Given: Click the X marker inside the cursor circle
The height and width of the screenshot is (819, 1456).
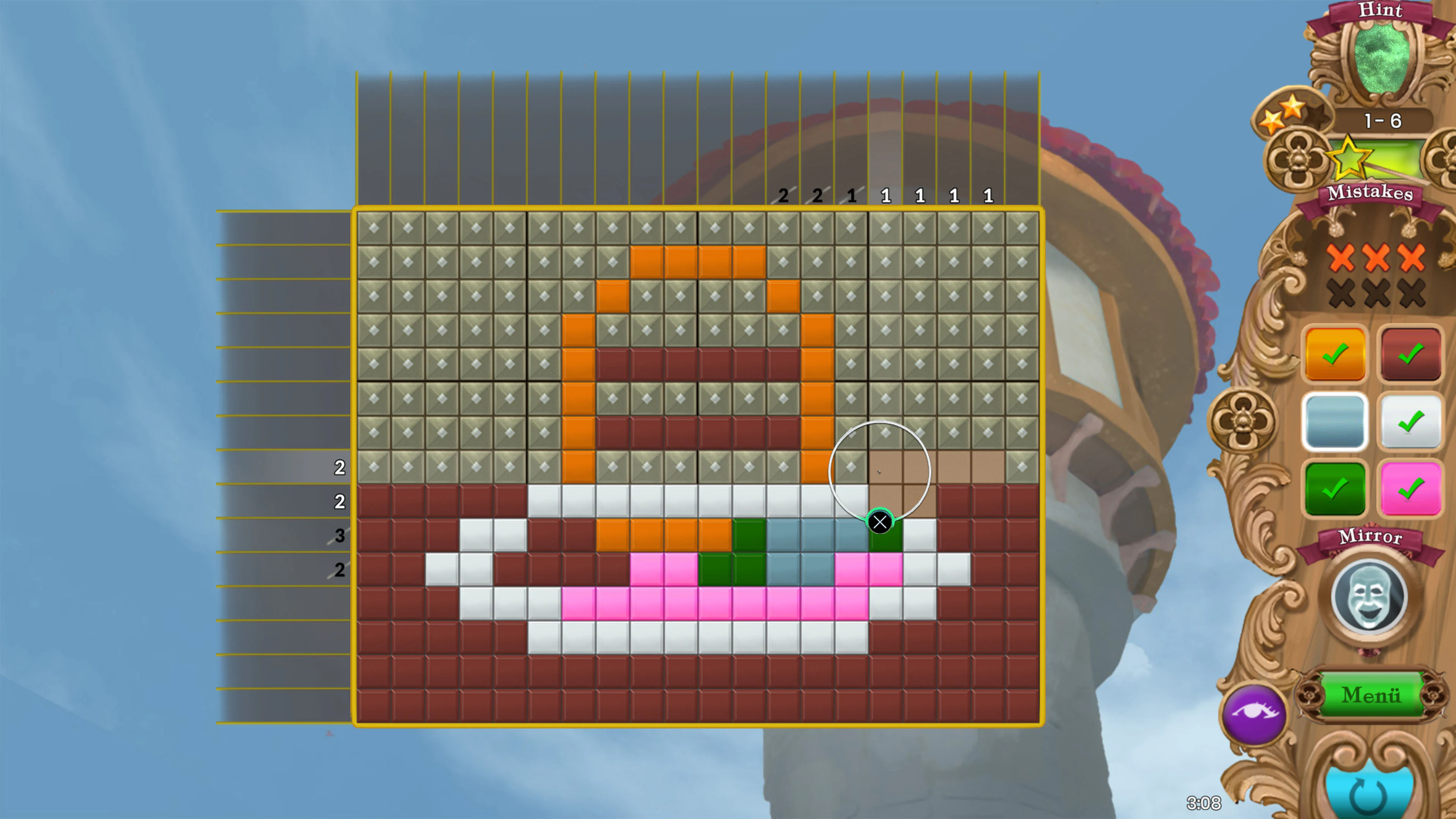Looking at the screenshot, I should tap(880, 522).
